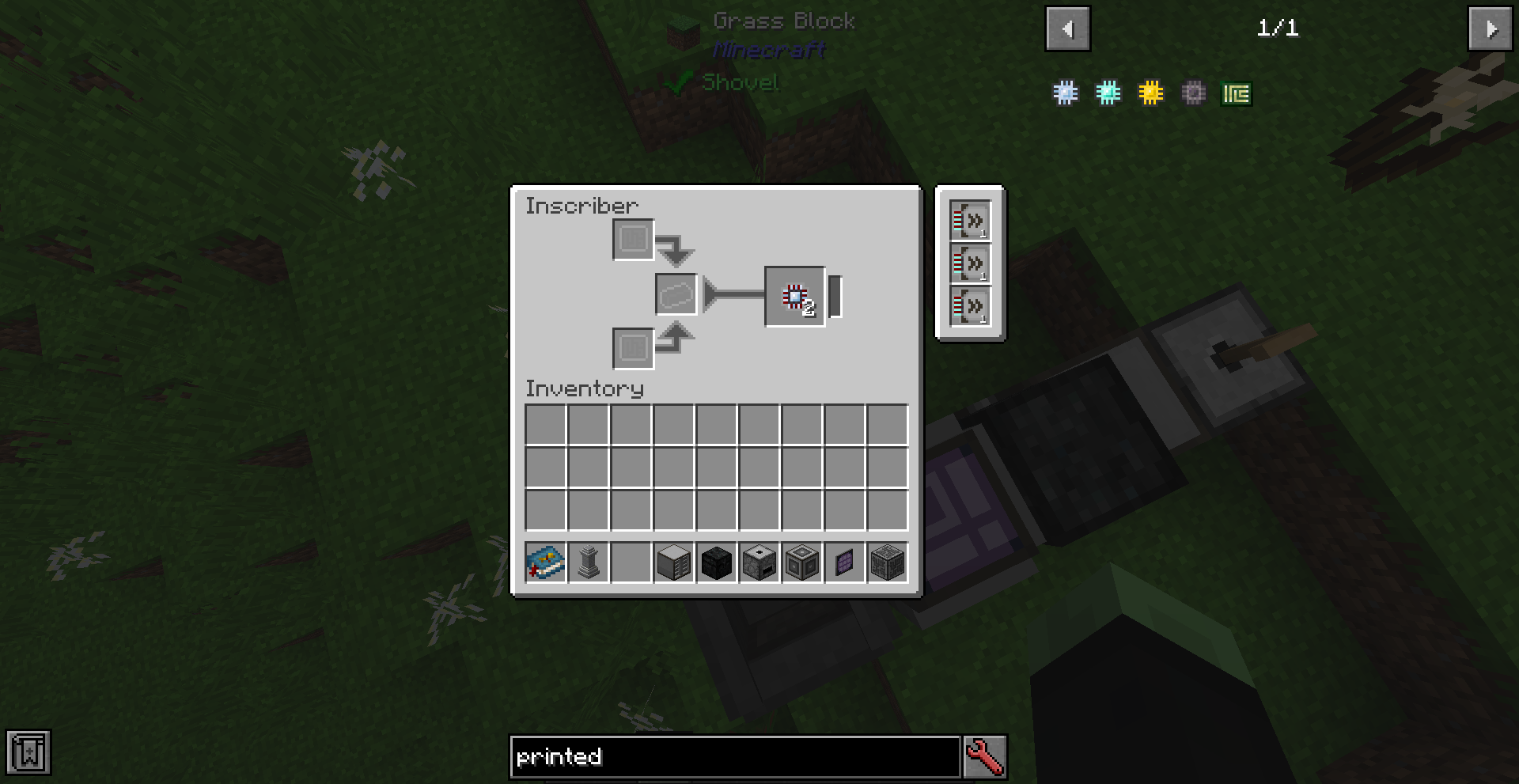Image resolution: width=1519 pixels, height=784 pixels.
Task: Select the AE2 guide book in the hotbar
Action: click(x=545, y=562)
